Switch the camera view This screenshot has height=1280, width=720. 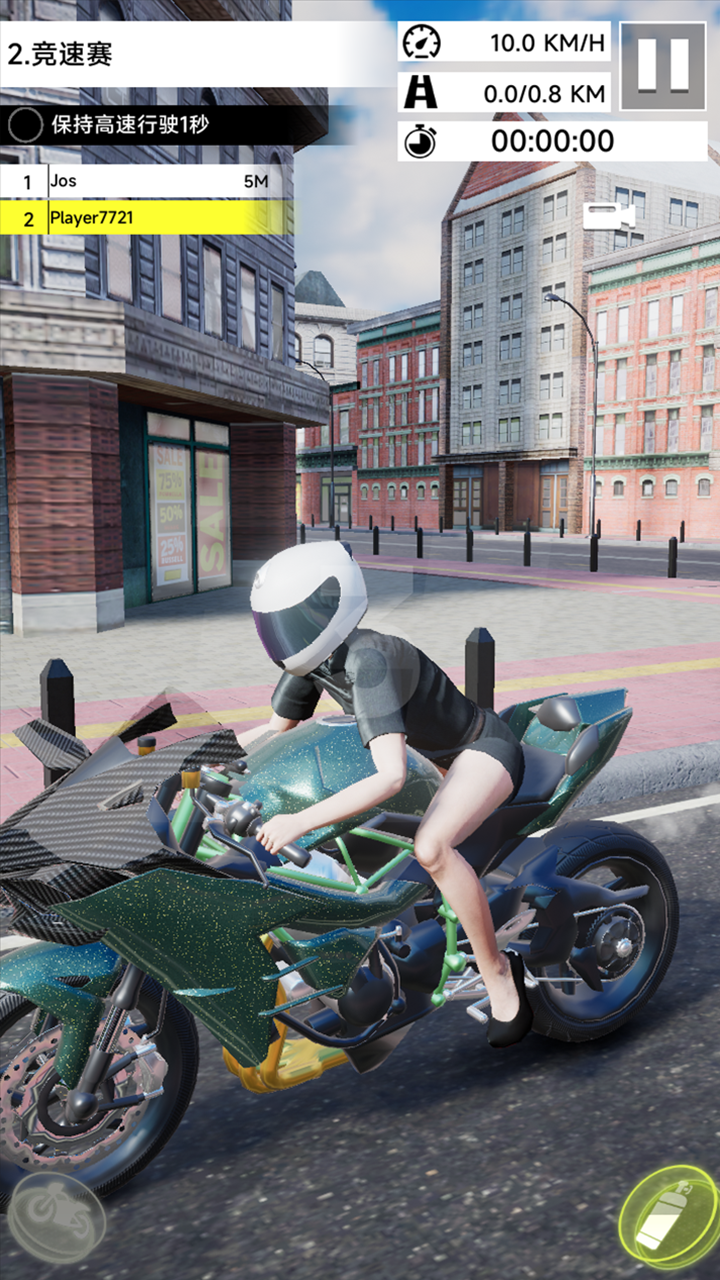tap(609, 216)
